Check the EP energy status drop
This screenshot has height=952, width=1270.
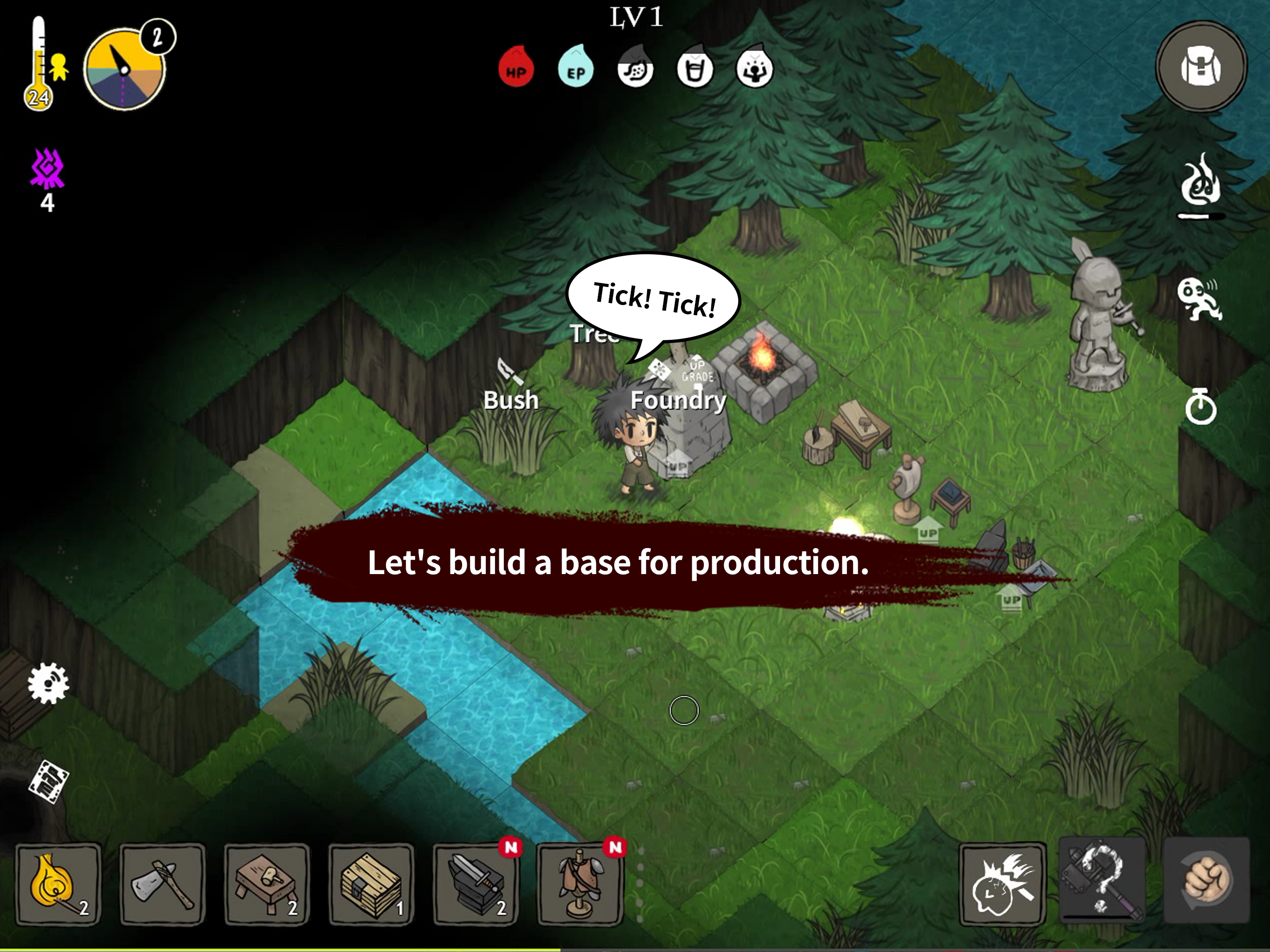tap(575, 68)
